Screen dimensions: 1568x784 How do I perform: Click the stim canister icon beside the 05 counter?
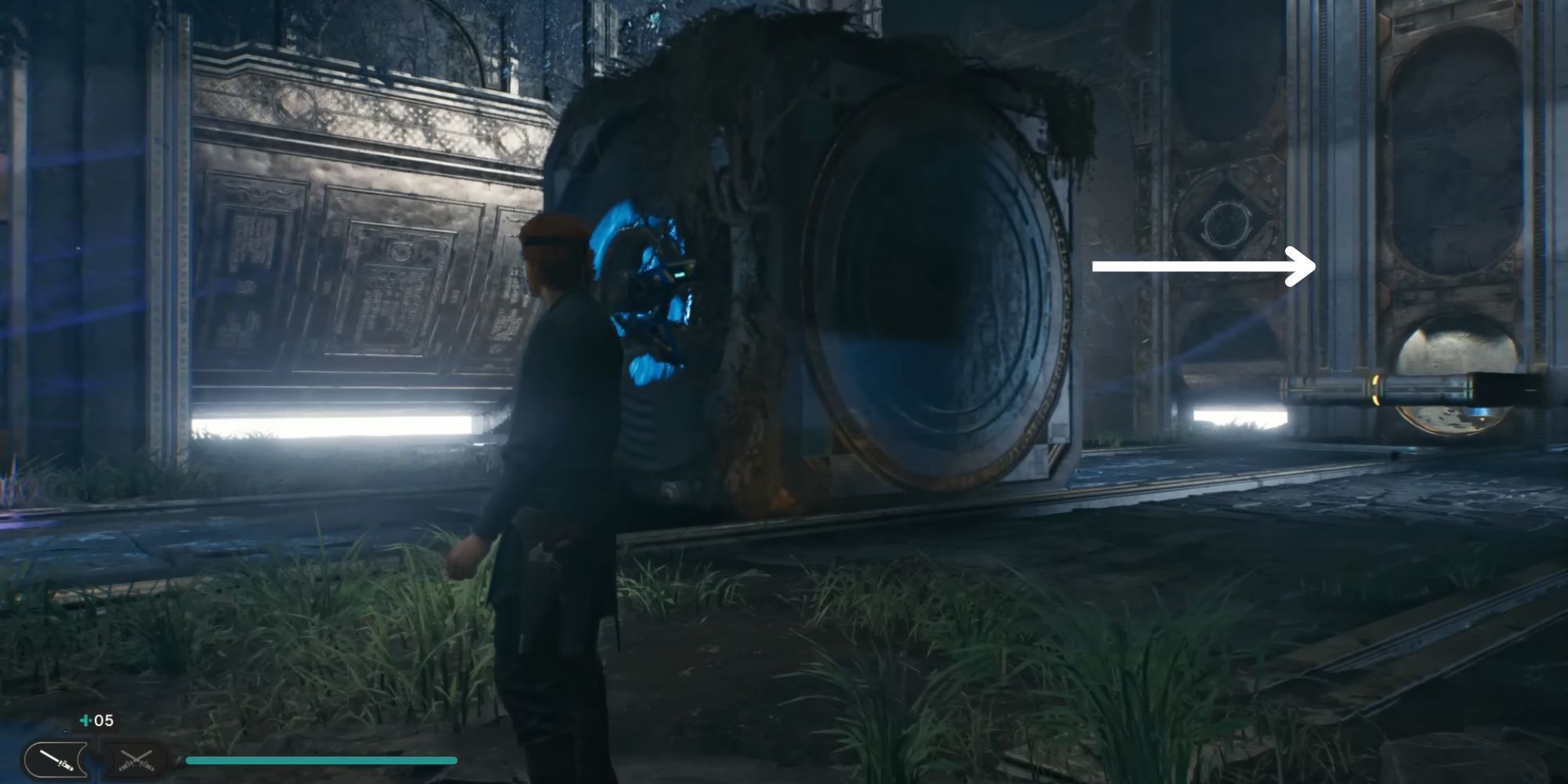coord(83,719)
